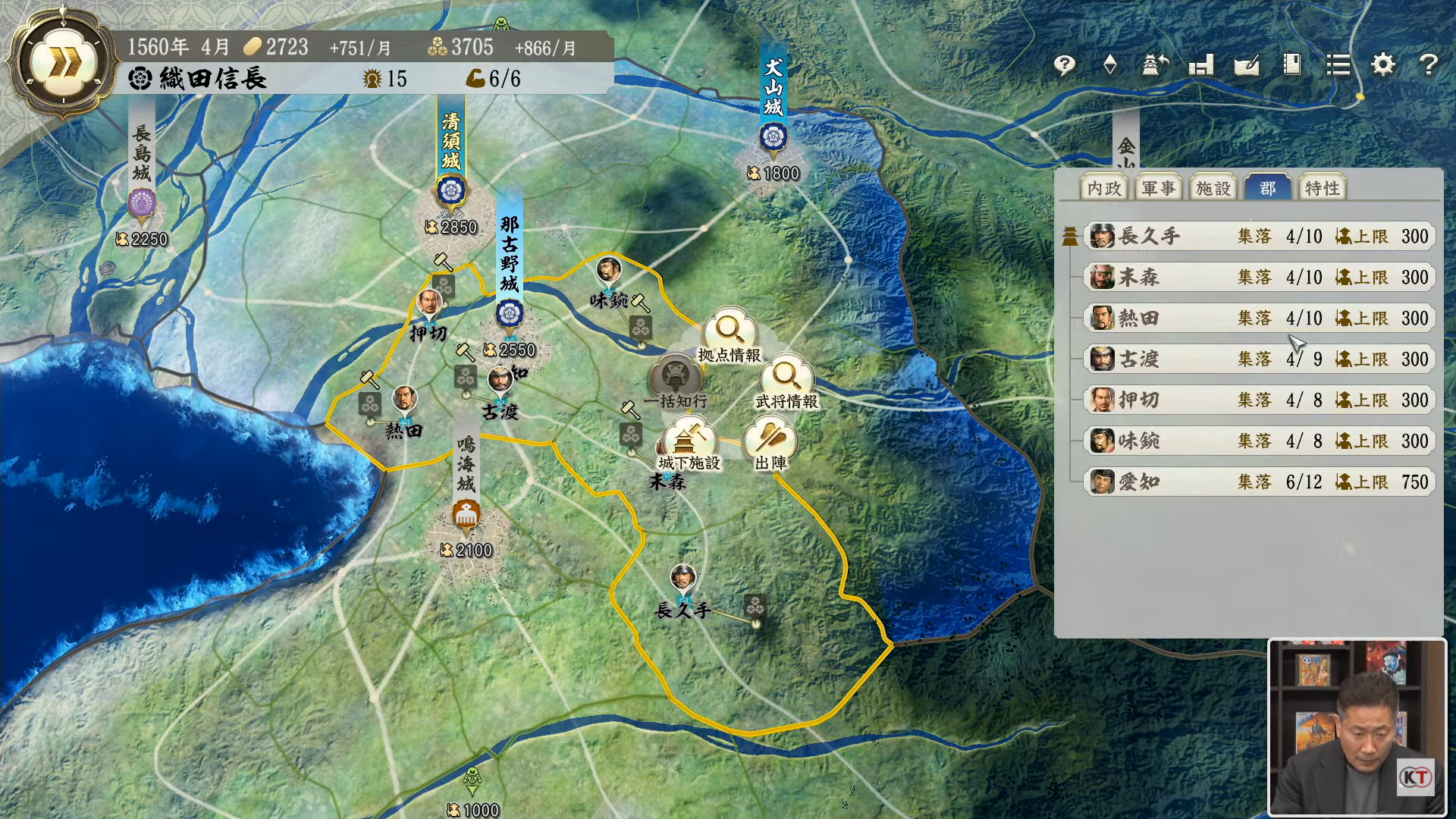Select the 長久手 district row
Viewport: 1456px width, 819px height.
coord(1259,237)
